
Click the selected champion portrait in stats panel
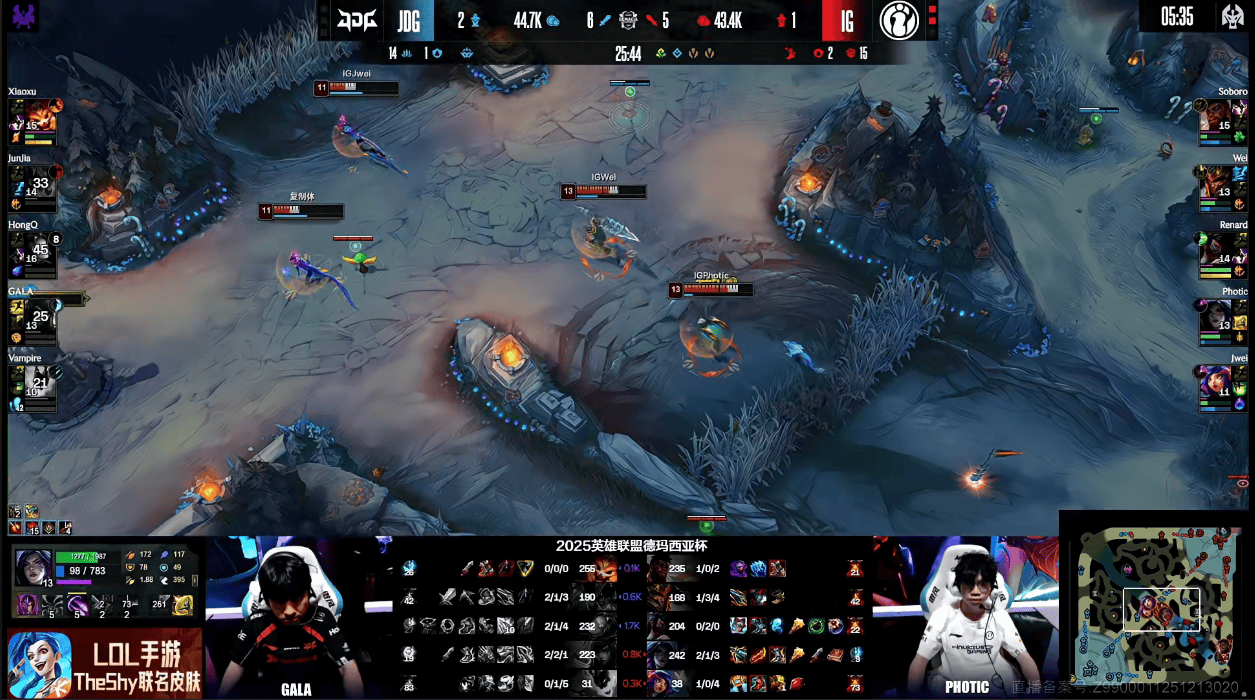33,567
